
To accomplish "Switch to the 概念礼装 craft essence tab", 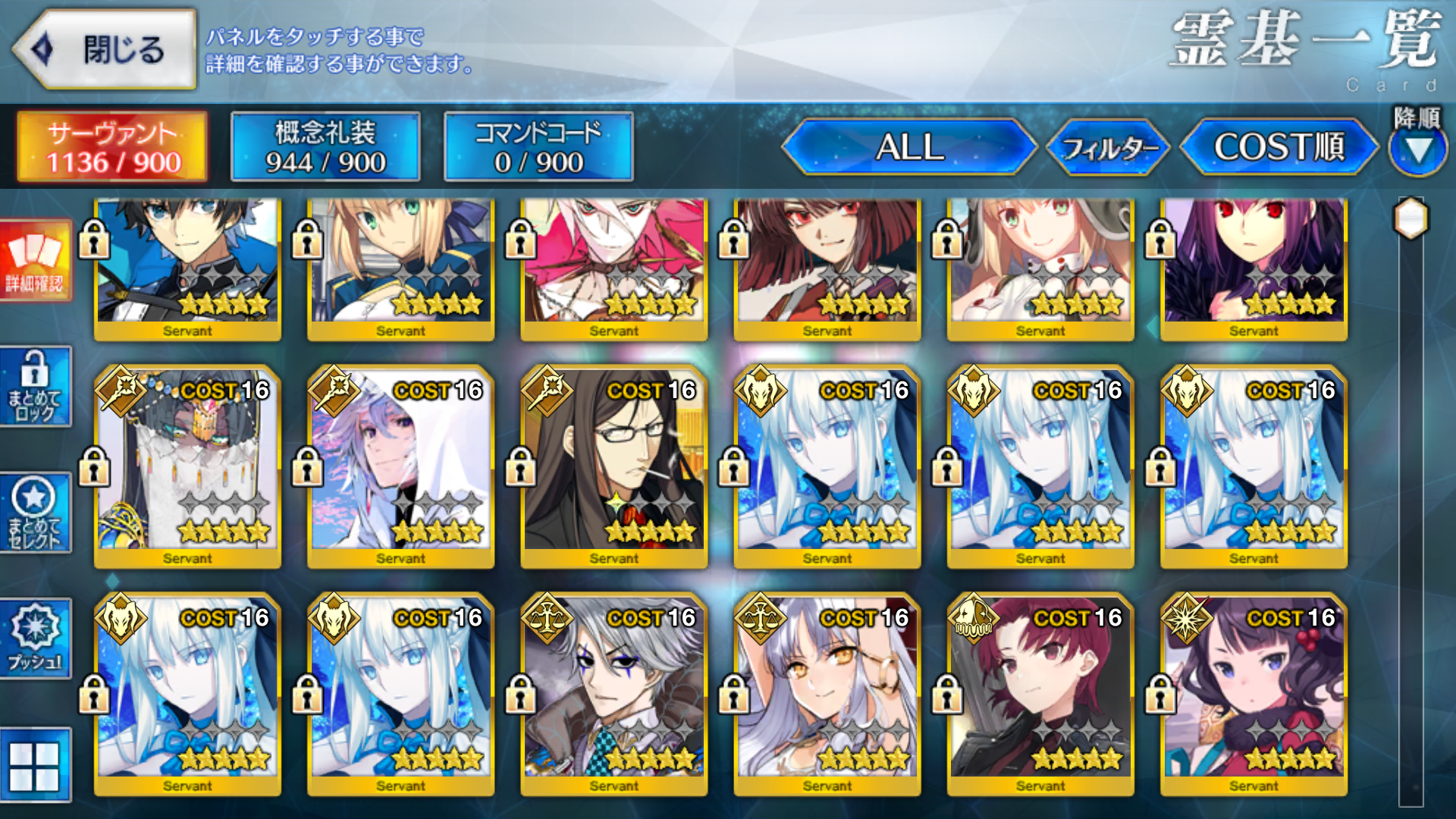I will [x=326, y=146].
